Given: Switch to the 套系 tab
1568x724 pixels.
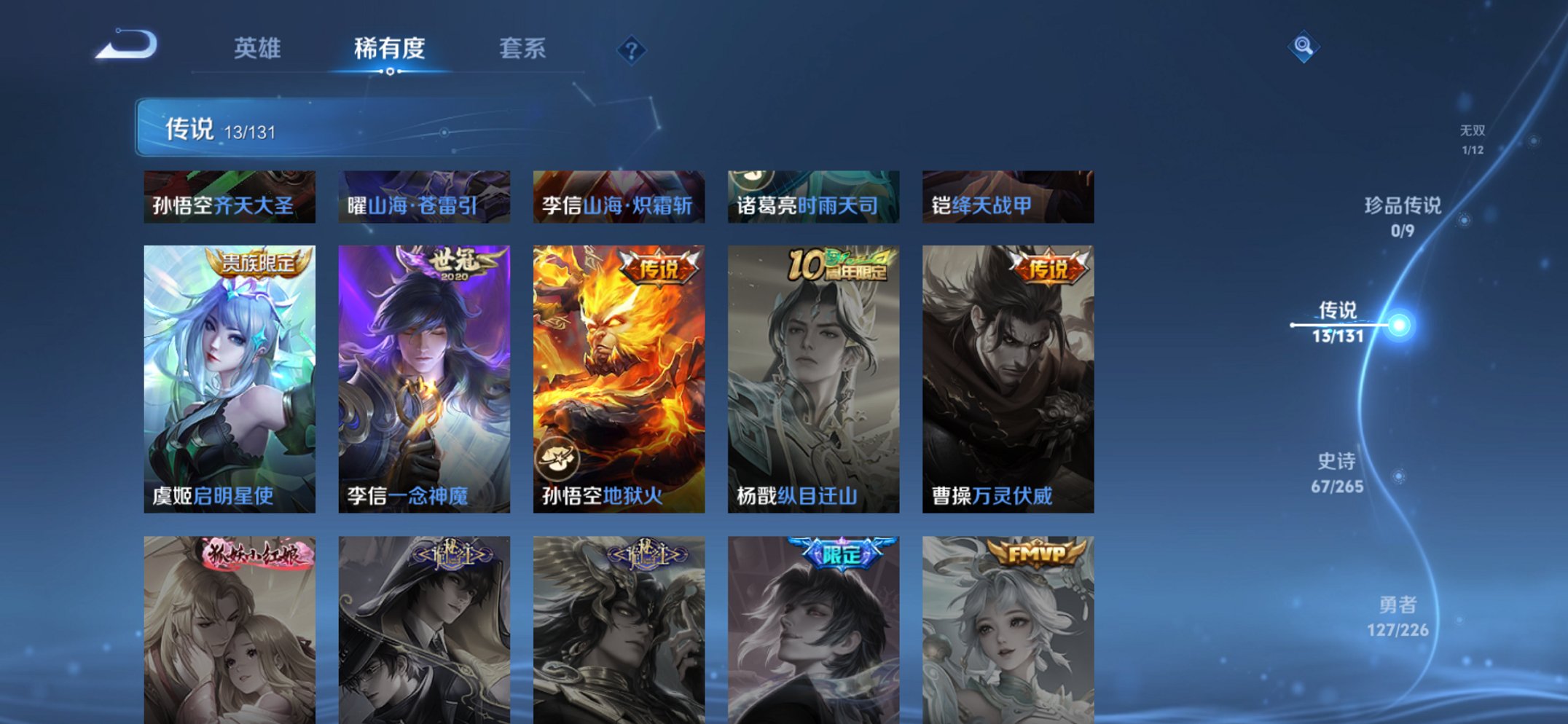Looking at the screenshot, I should pyautogui.click(x=523, y=48).
